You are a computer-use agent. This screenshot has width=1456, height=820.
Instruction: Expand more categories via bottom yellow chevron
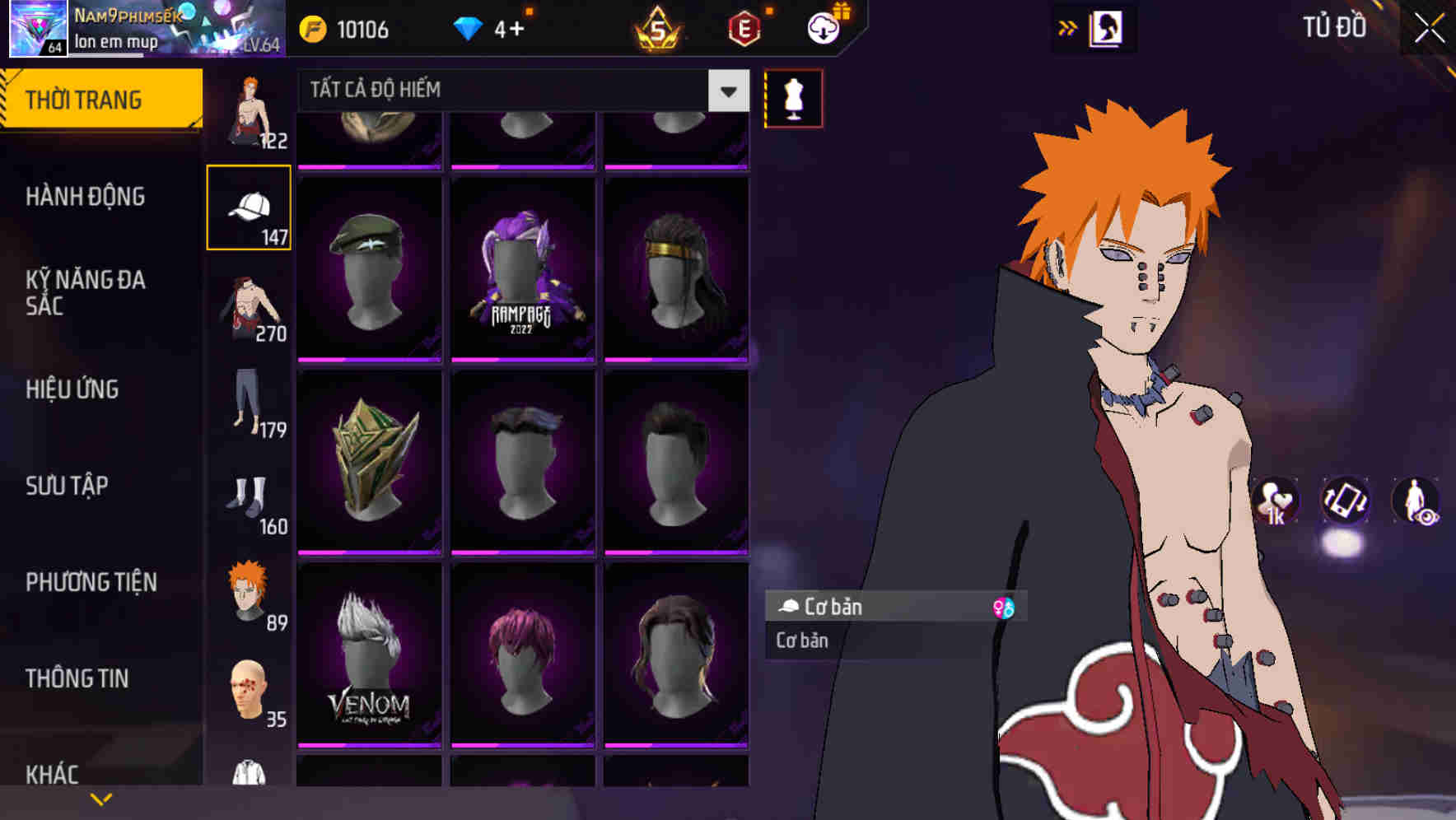tap(102, 798)
